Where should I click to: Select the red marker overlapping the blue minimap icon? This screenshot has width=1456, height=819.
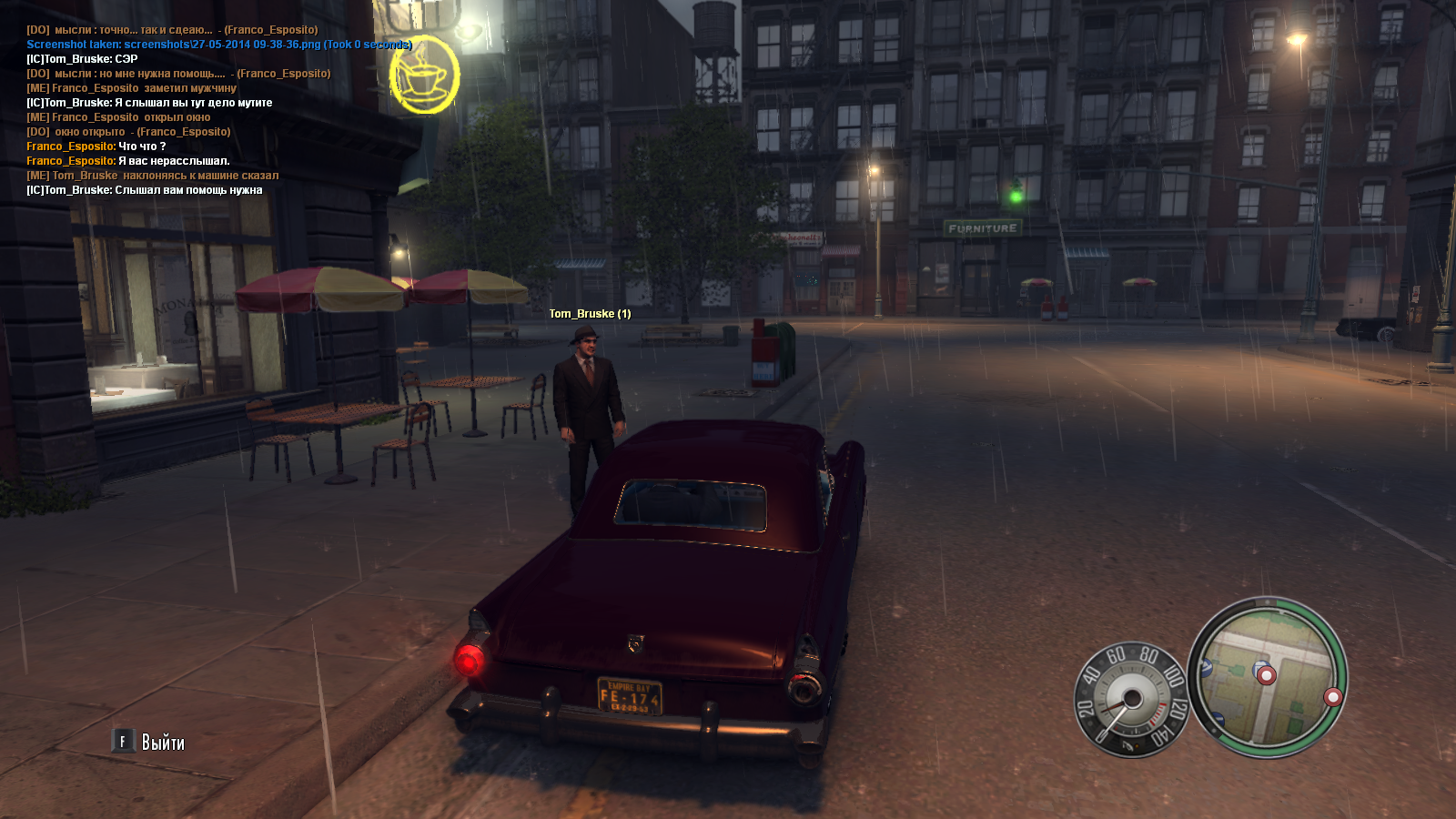[1266, 674]
